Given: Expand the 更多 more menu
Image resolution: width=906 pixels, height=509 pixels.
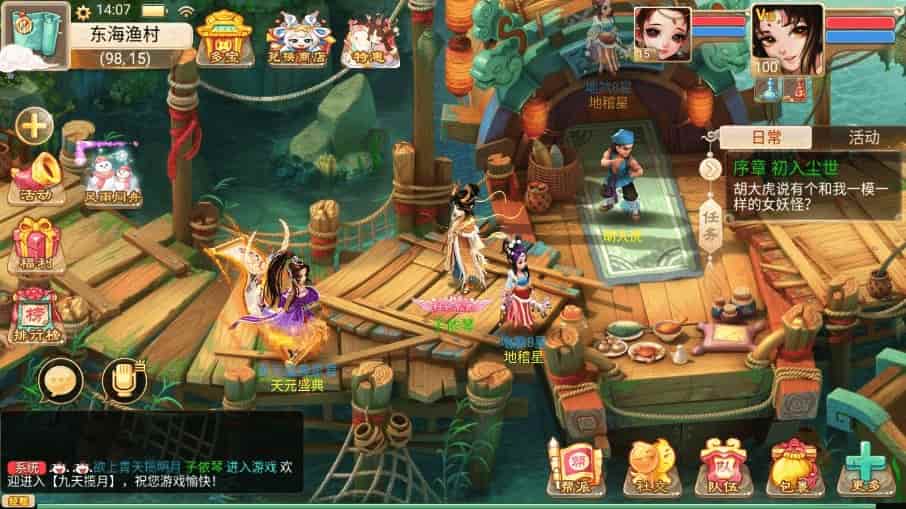Looking at the screenshot, I should [x=863, y=467].
